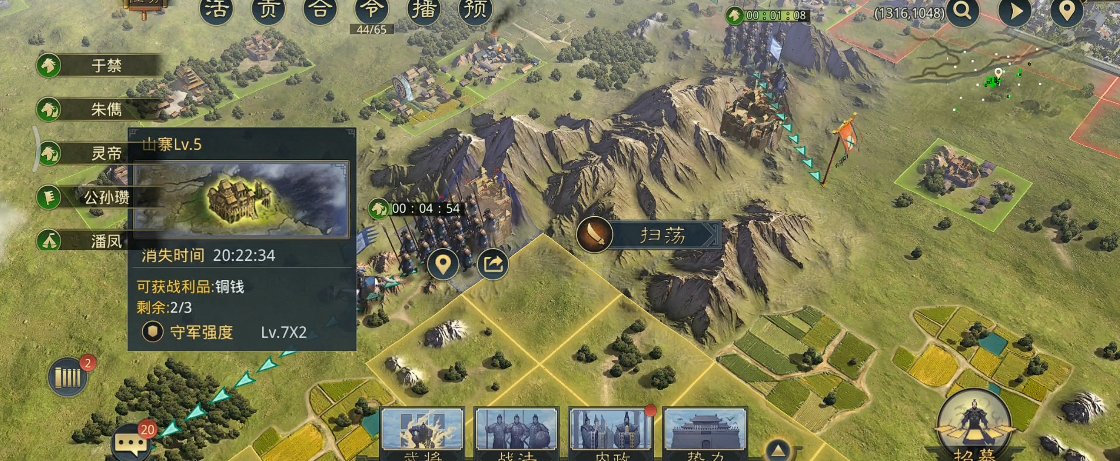Click the play arrow button beside search
Image resolution: width=1120 pixels, height=461 pixels.
tap(1016, 11)
